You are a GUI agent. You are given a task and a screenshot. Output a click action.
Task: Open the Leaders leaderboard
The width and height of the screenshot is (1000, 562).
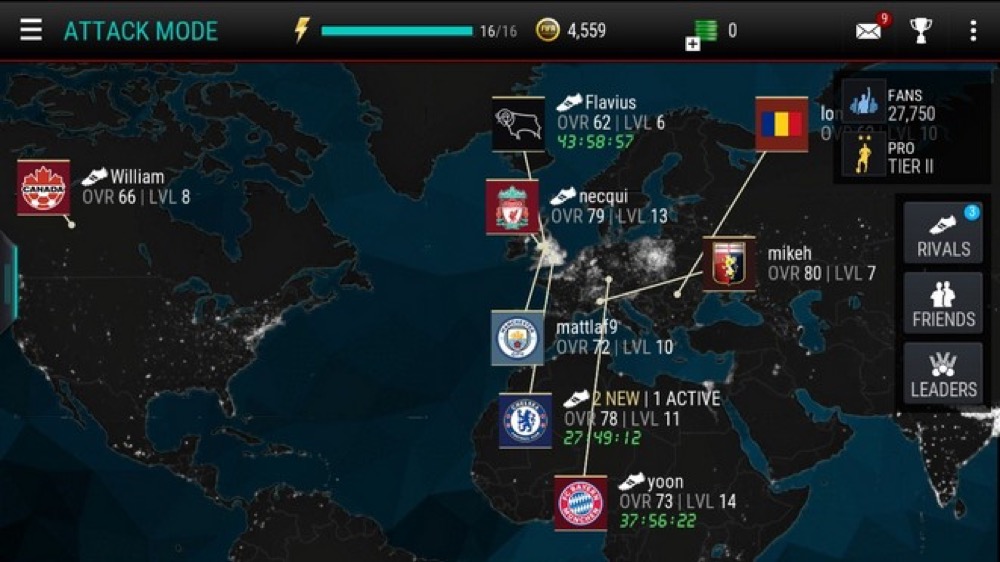(x=943, y=374)
